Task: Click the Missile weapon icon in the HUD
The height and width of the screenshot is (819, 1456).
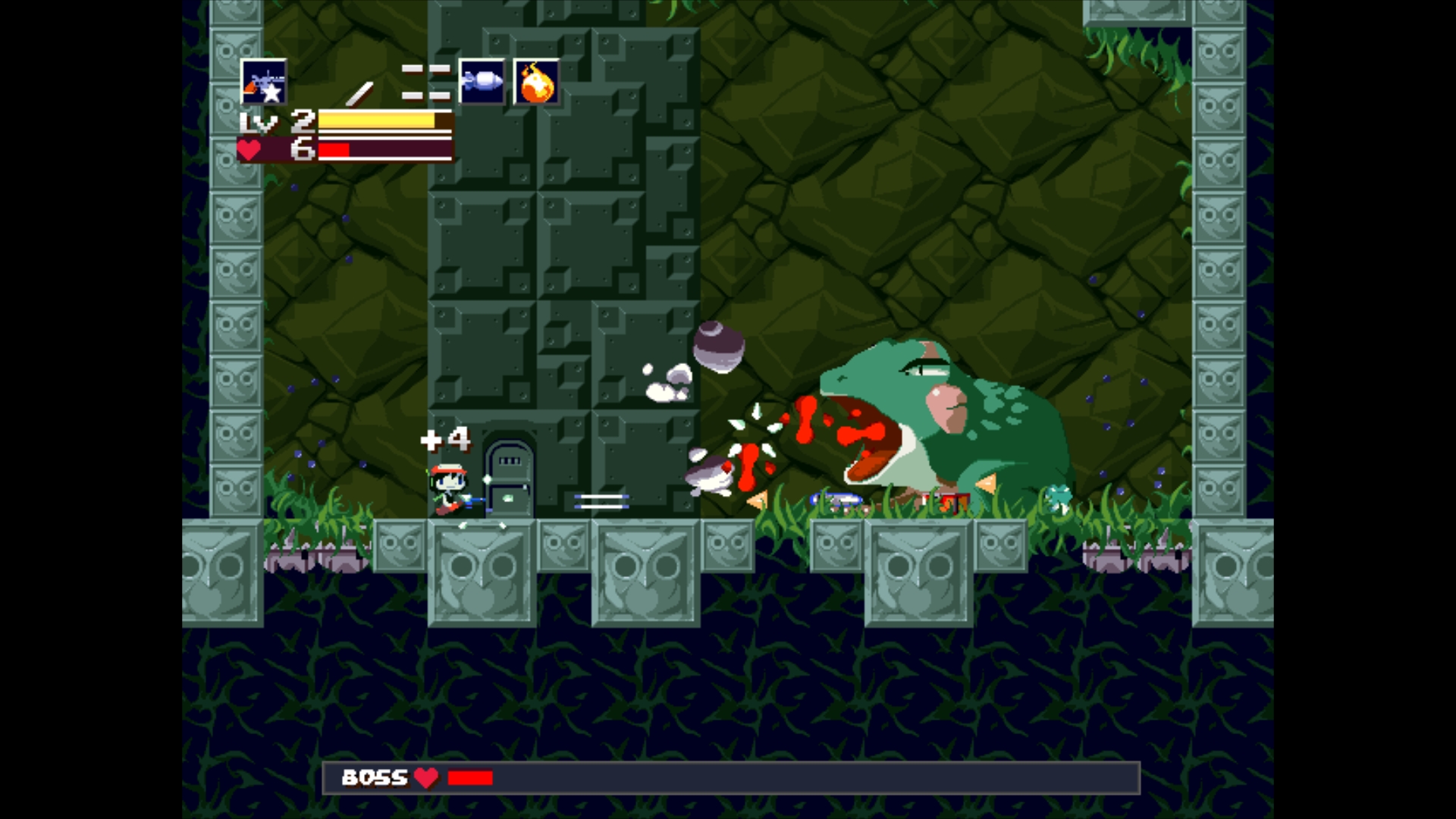Action: pos(482,82)
